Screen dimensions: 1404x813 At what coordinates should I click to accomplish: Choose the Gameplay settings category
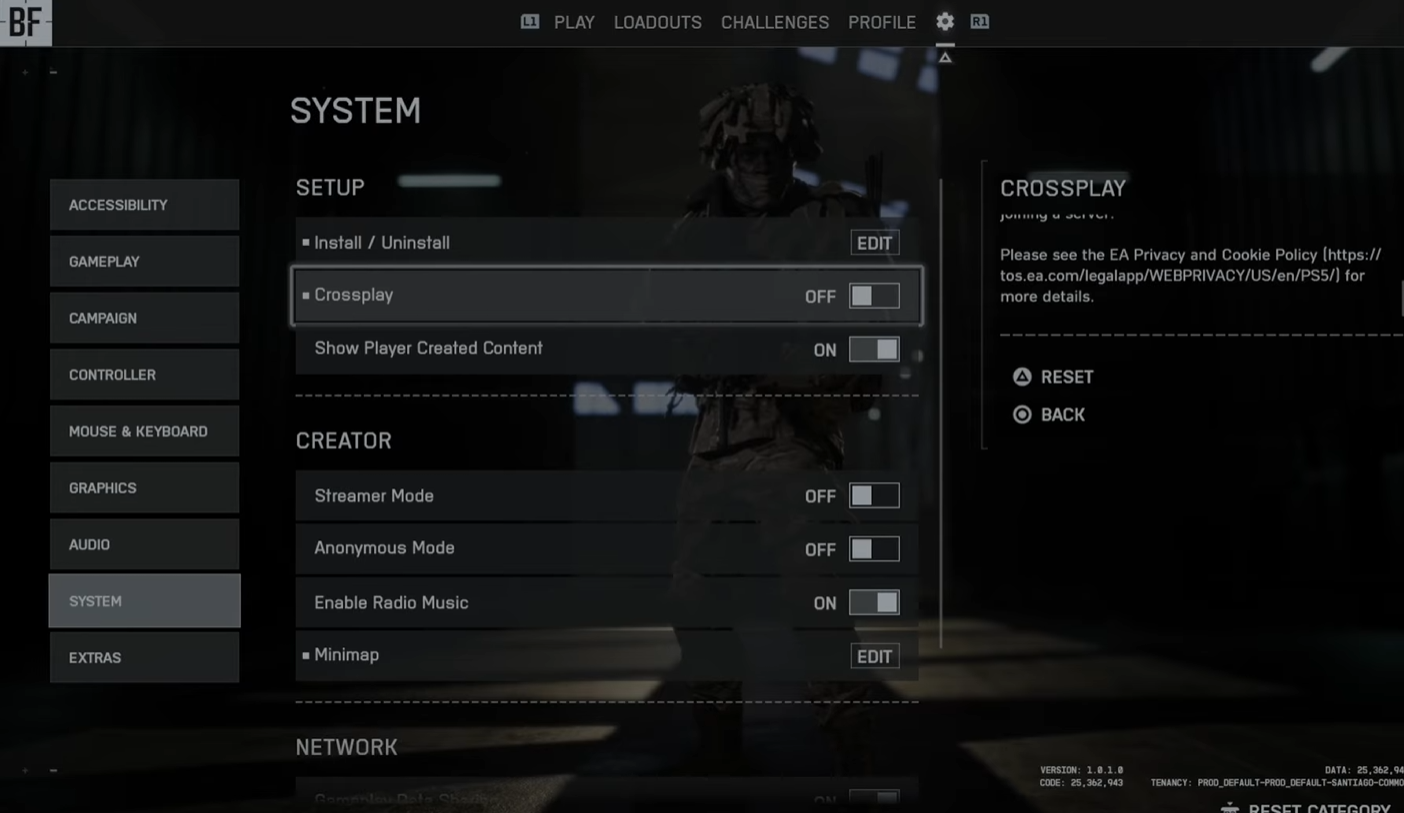tap(144, 261)
